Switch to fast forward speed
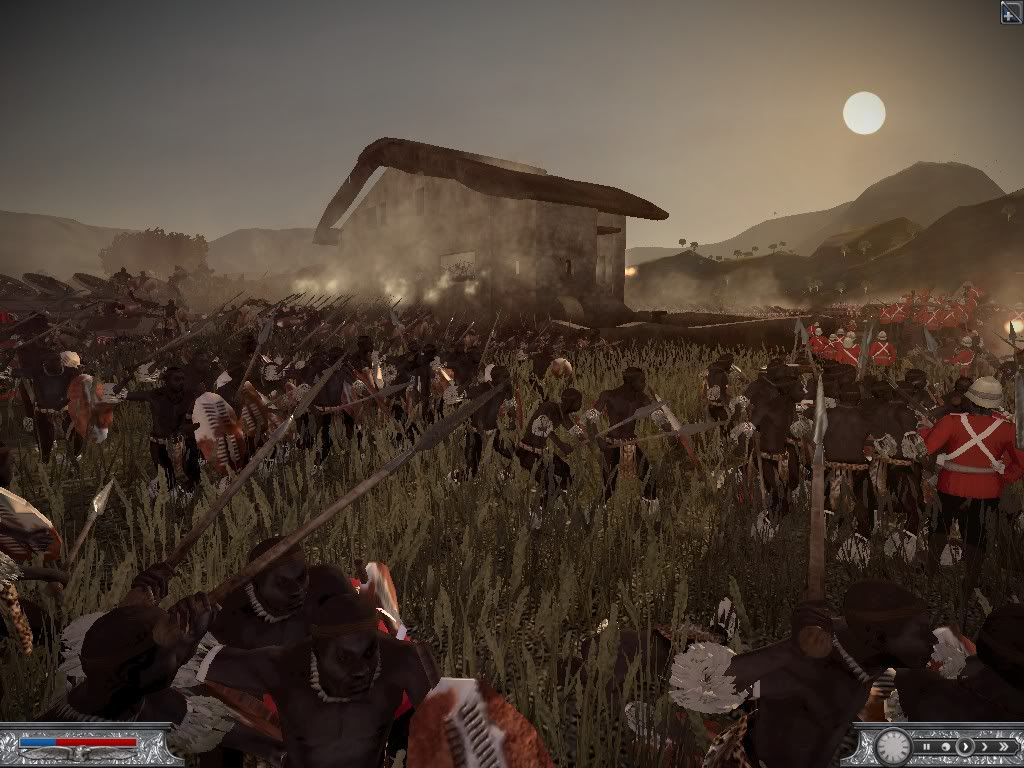Viewport: 1024px width, 768px height. coord(984,746)
